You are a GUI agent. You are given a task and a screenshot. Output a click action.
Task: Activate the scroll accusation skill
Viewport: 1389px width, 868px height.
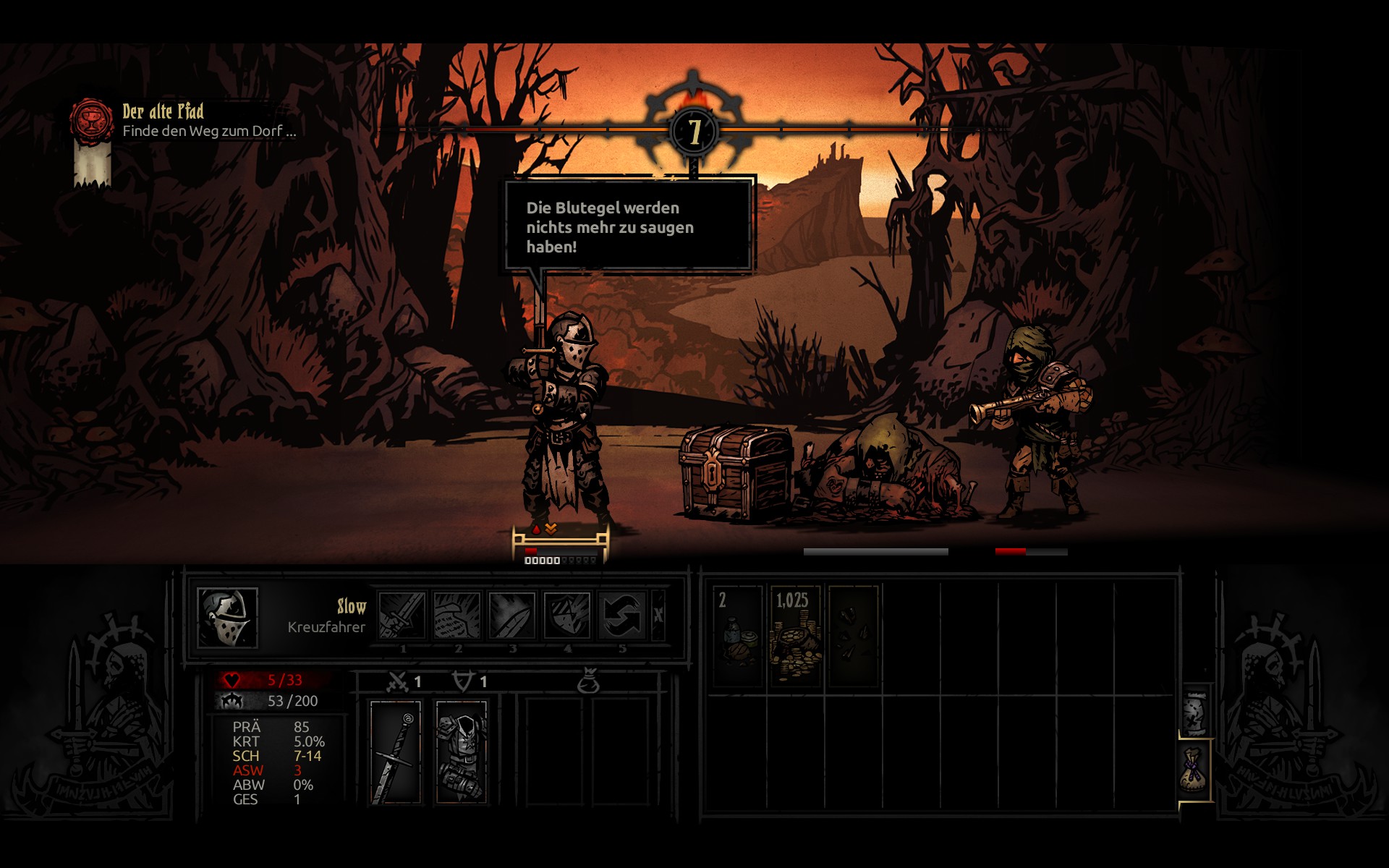pos(456,616)
